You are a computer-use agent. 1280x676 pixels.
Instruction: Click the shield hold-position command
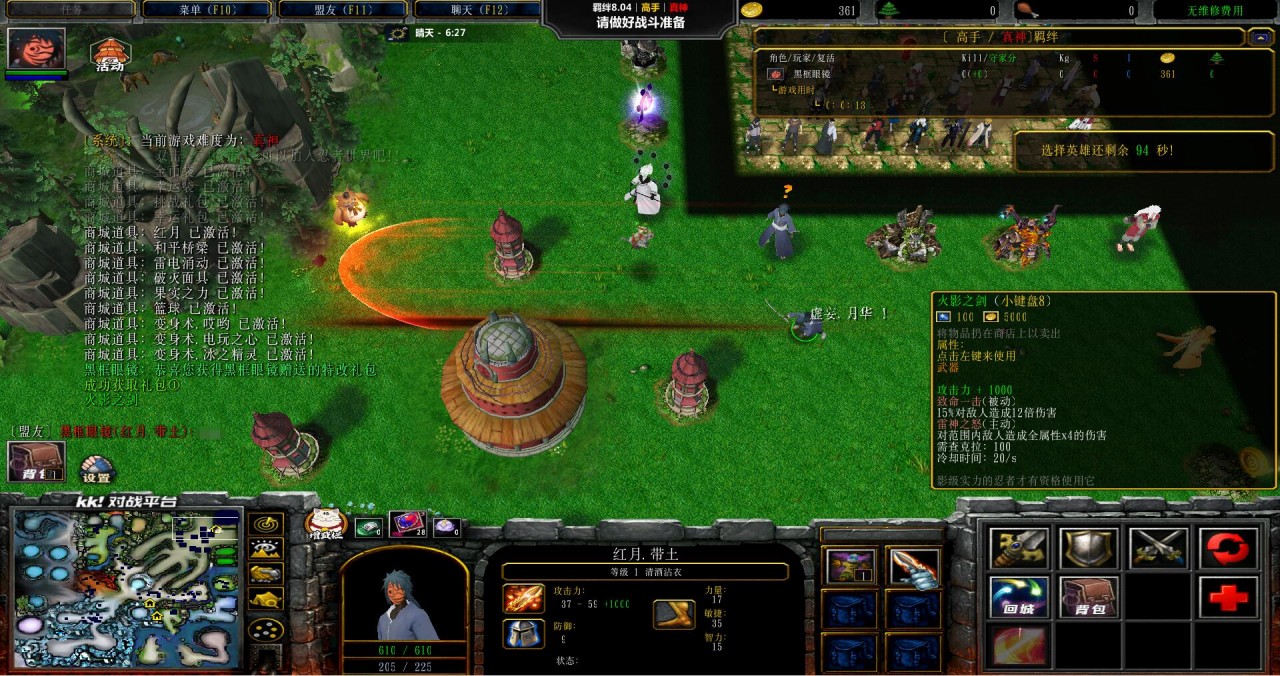(x=1089, y=548)
